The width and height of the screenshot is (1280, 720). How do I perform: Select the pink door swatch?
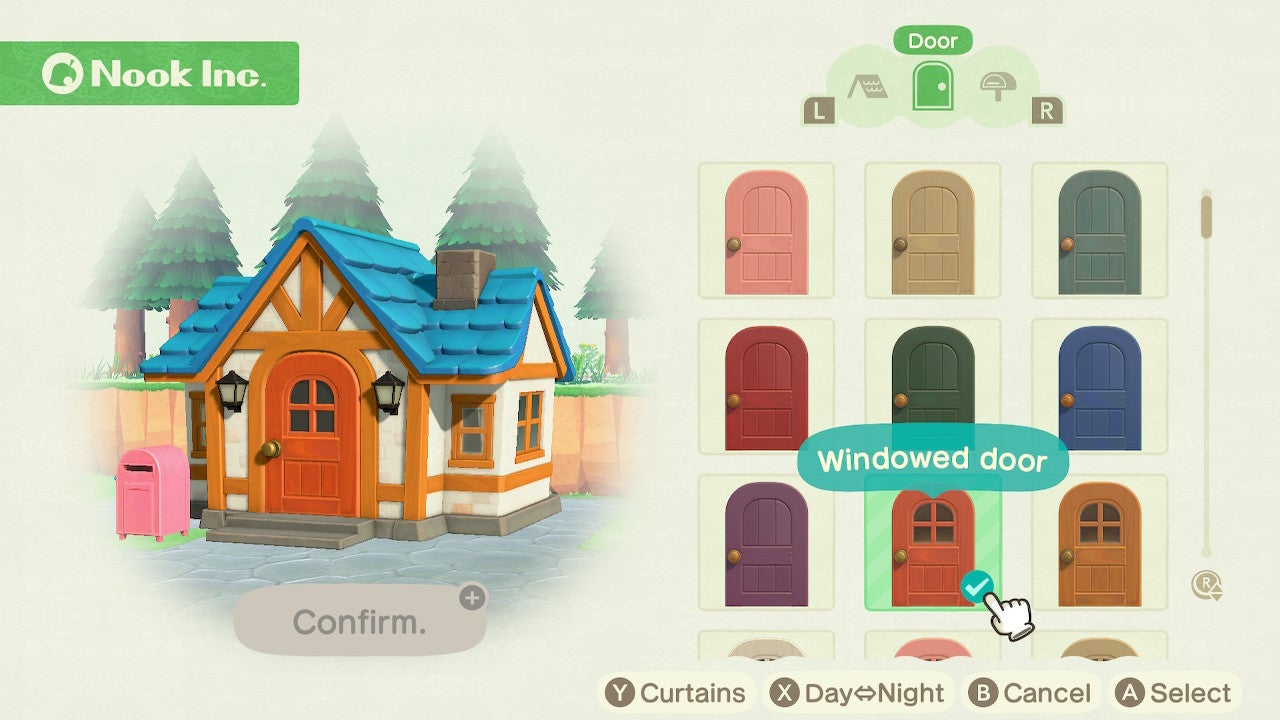point(766,232)
